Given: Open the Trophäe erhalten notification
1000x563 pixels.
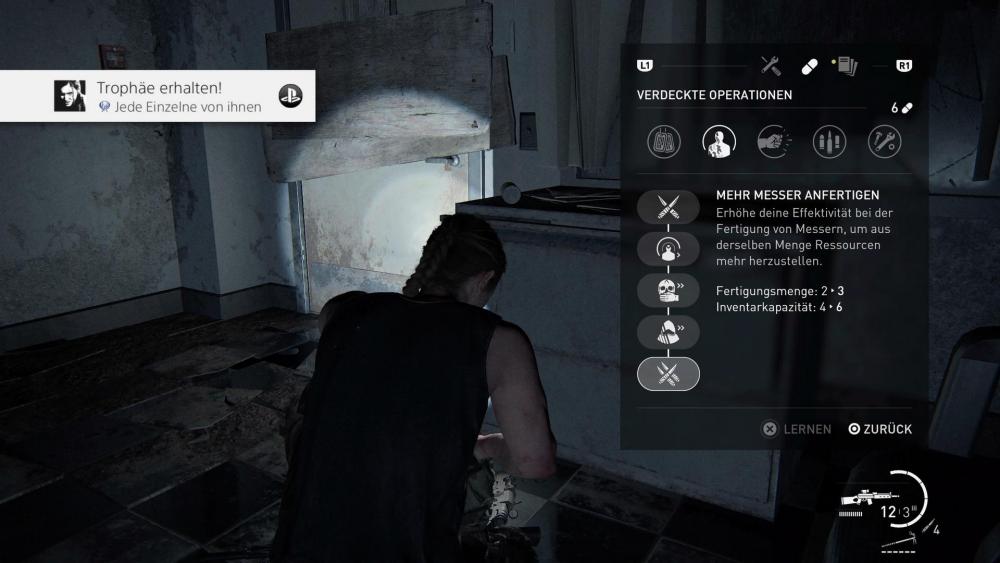Looking at the screenshot, I should 158,96.
